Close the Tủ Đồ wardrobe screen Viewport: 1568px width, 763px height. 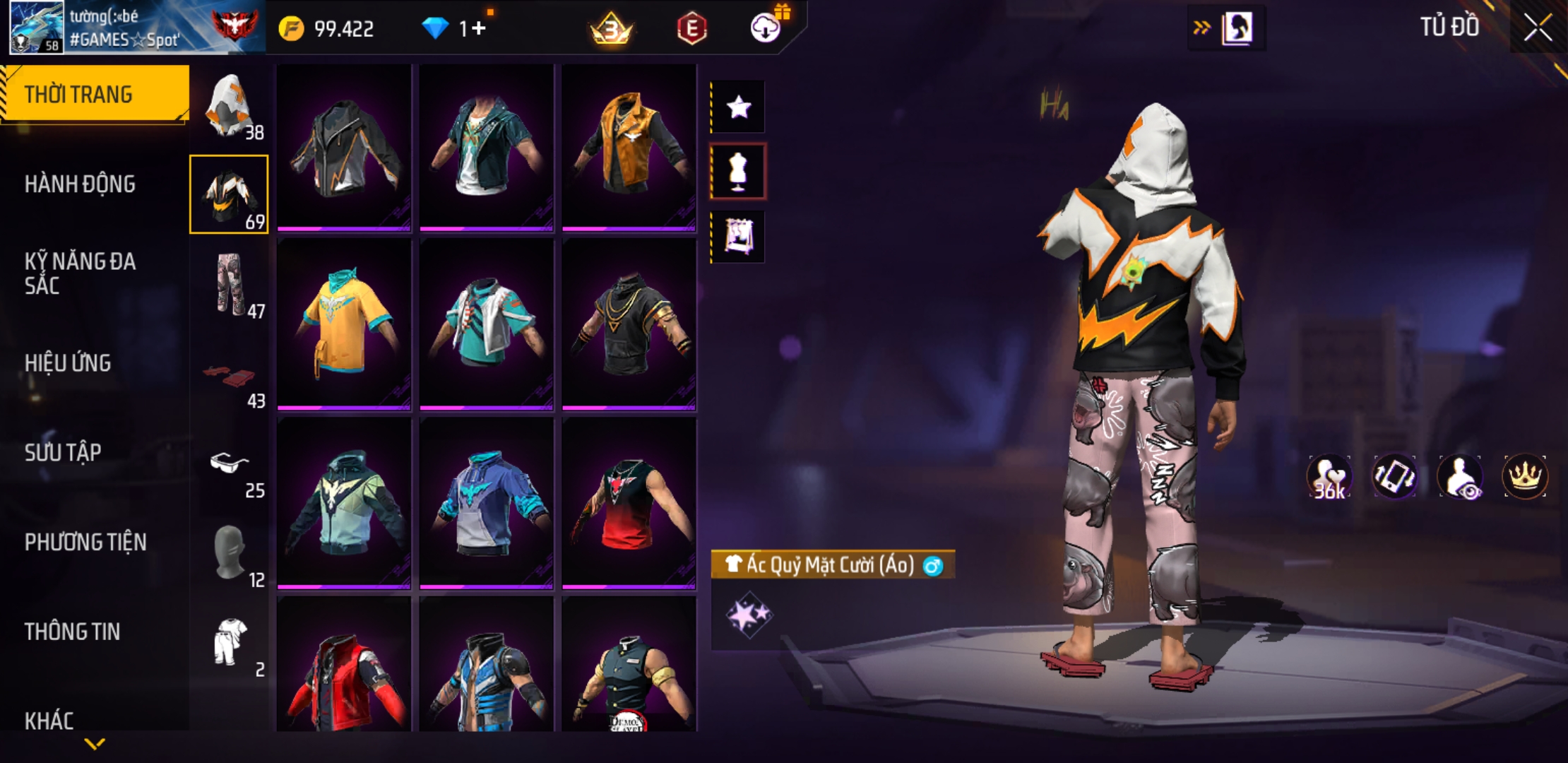pyautogui.click(x=1537, y=28)
